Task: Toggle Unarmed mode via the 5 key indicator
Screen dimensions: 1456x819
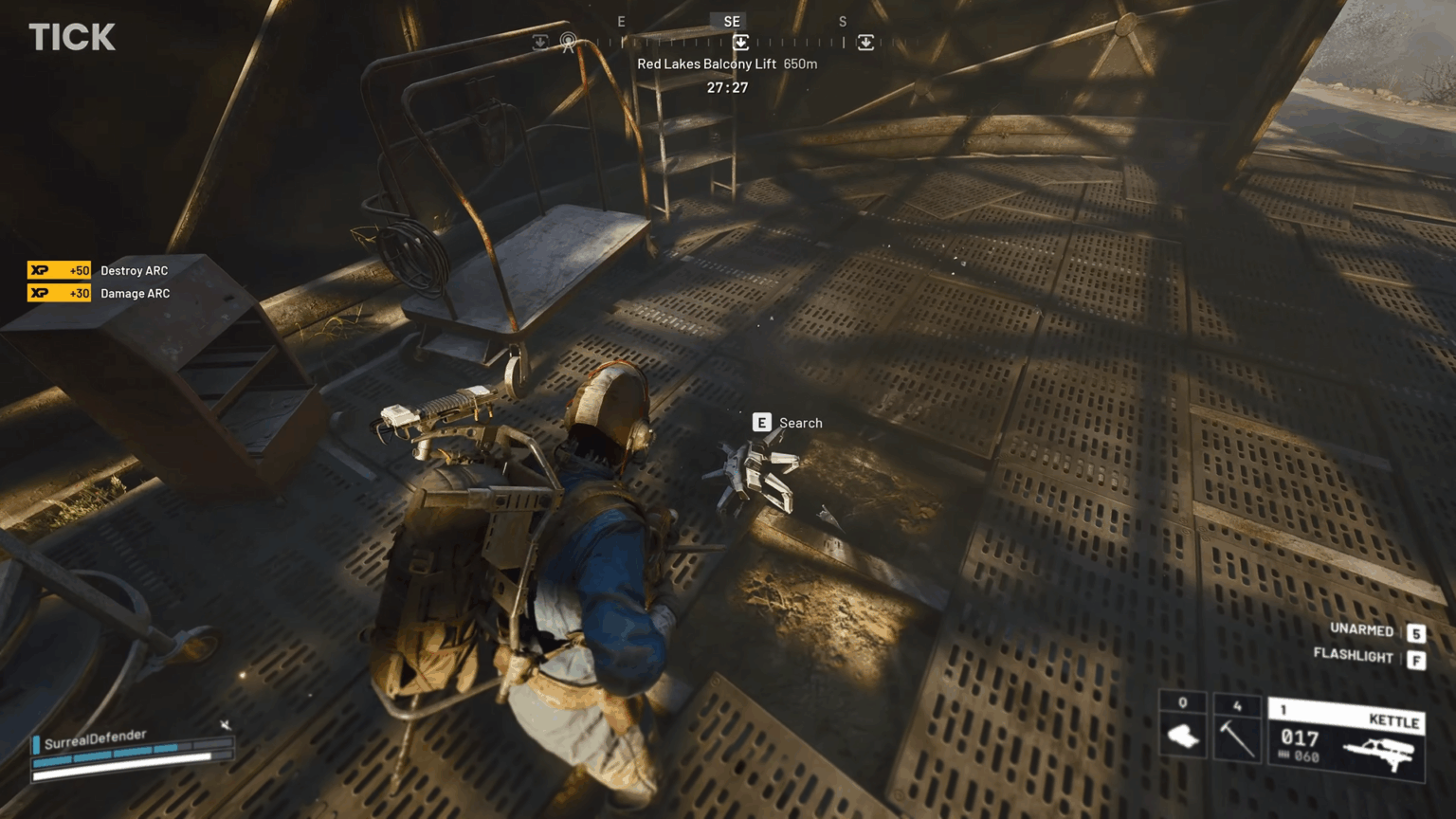Action: tap(1416, 630)
